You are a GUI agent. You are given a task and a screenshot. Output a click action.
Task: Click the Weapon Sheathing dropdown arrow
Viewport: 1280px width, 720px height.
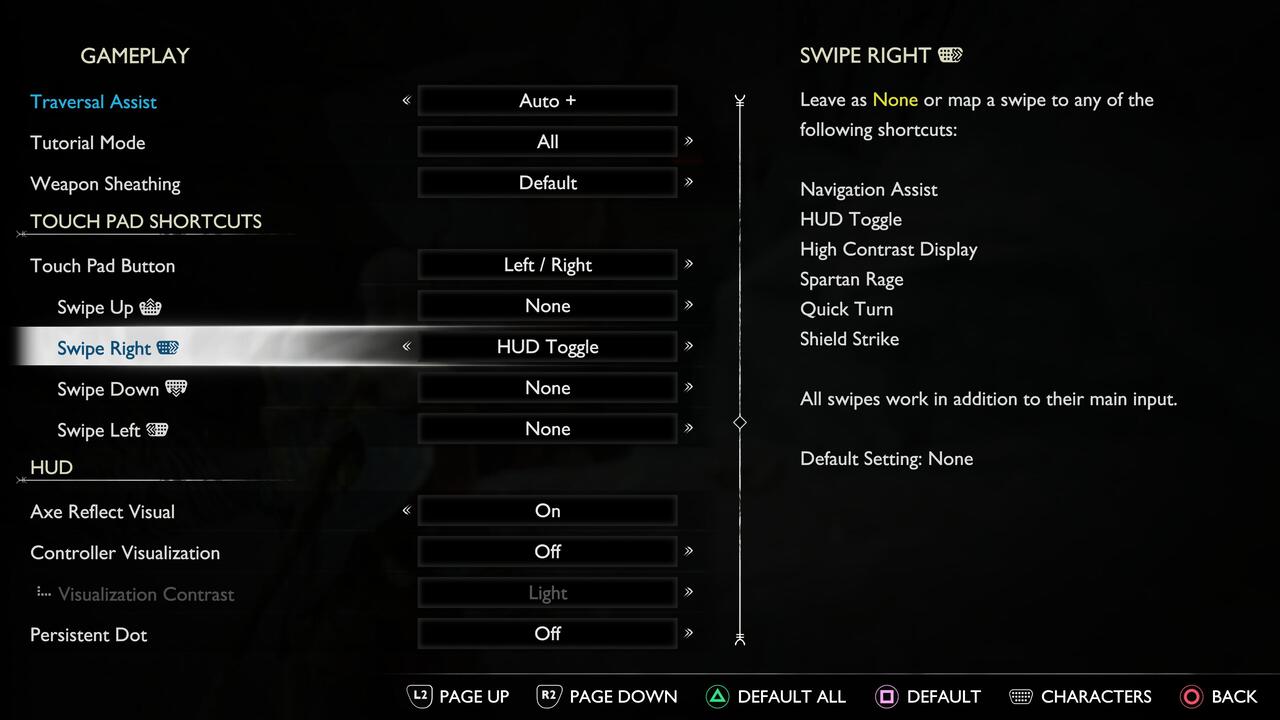(x=688, y=182)
